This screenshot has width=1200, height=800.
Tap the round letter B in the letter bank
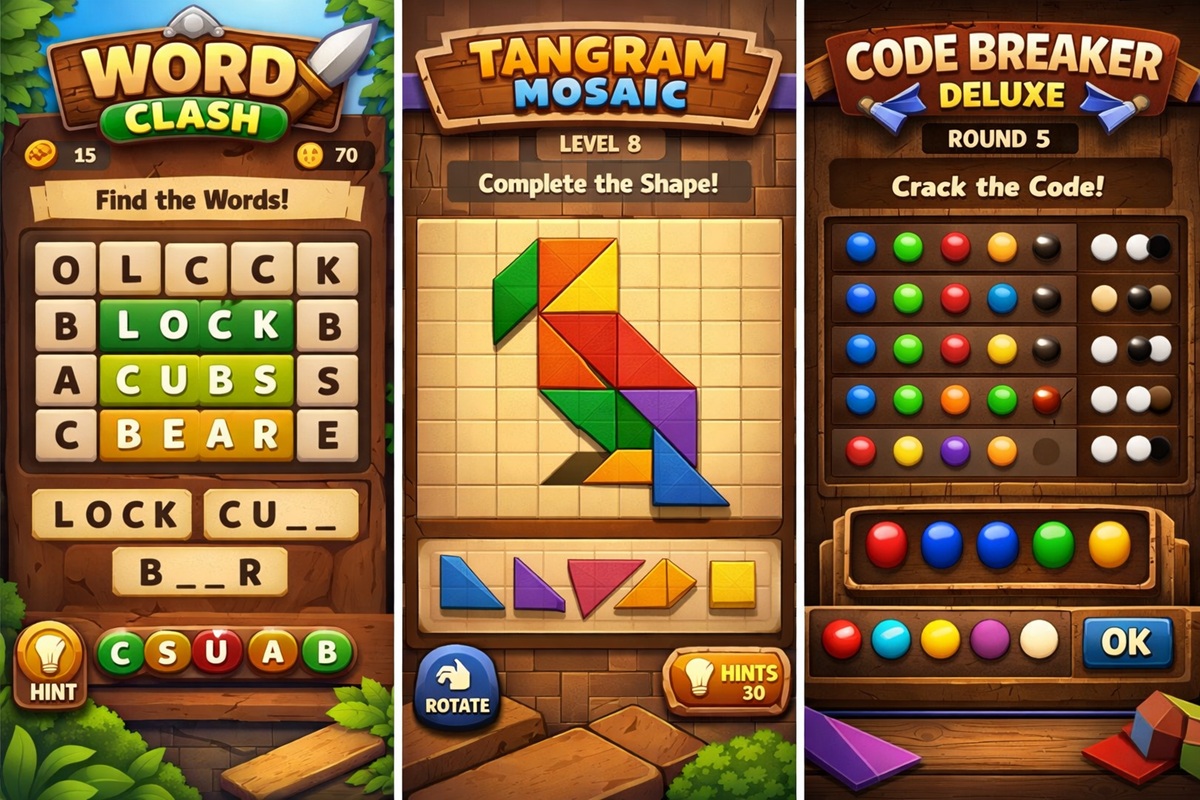point(328,654)
